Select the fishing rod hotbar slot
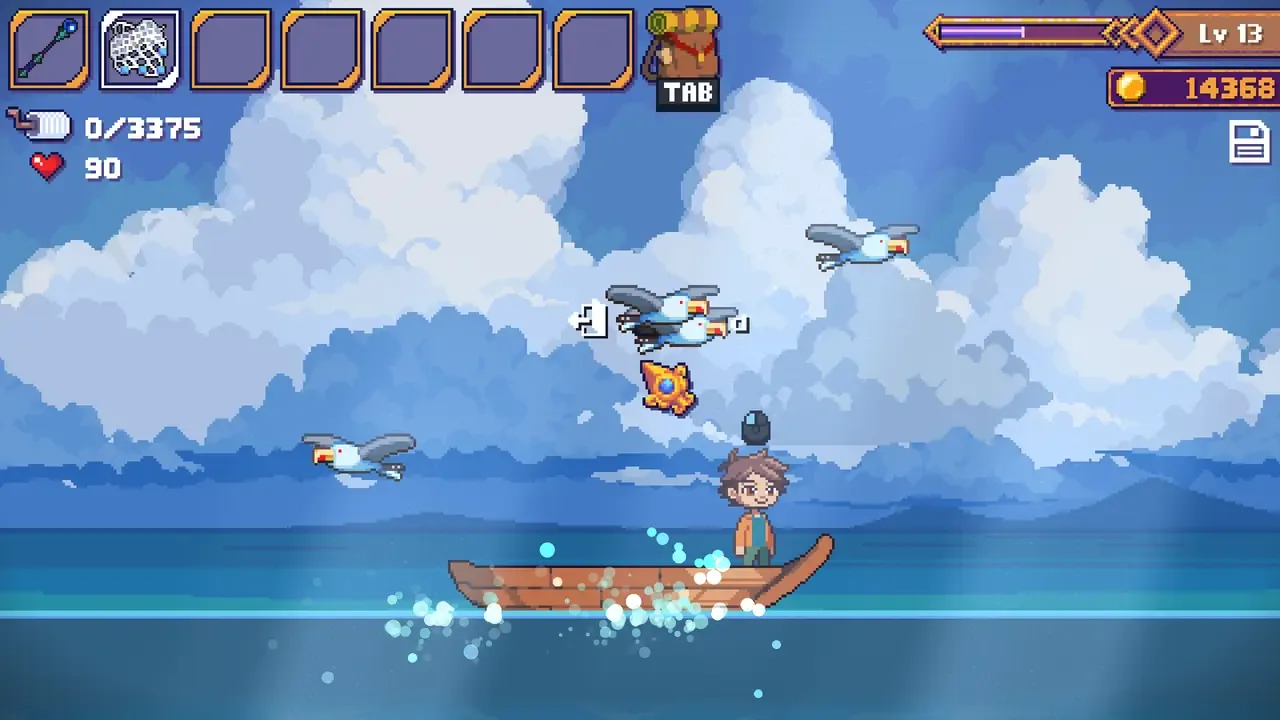The height and width of the screenshot is (720, 1280). (x=49, y=49)
